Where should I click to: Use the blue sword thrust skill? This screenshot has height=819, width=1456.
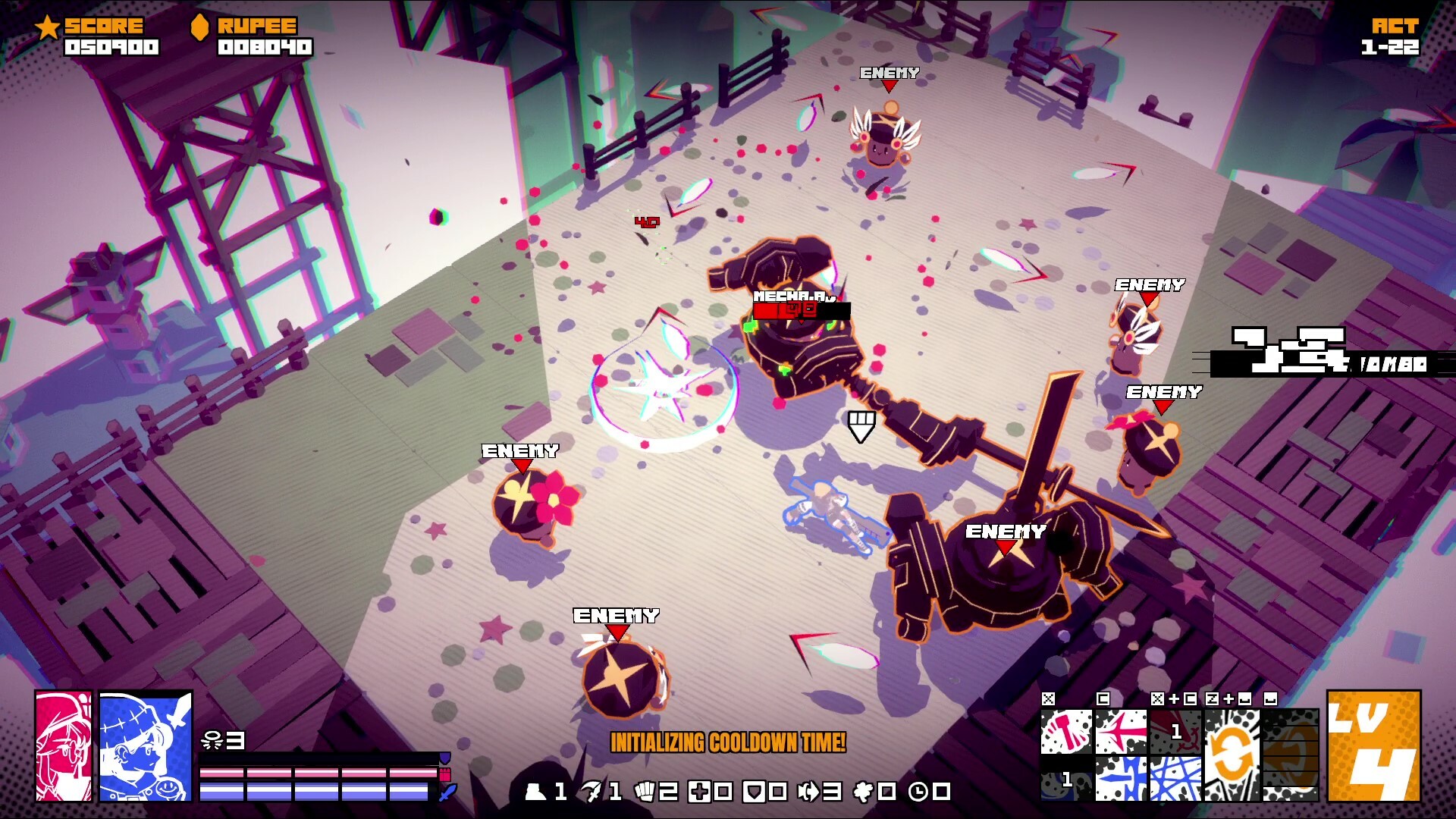(1121, 779)
